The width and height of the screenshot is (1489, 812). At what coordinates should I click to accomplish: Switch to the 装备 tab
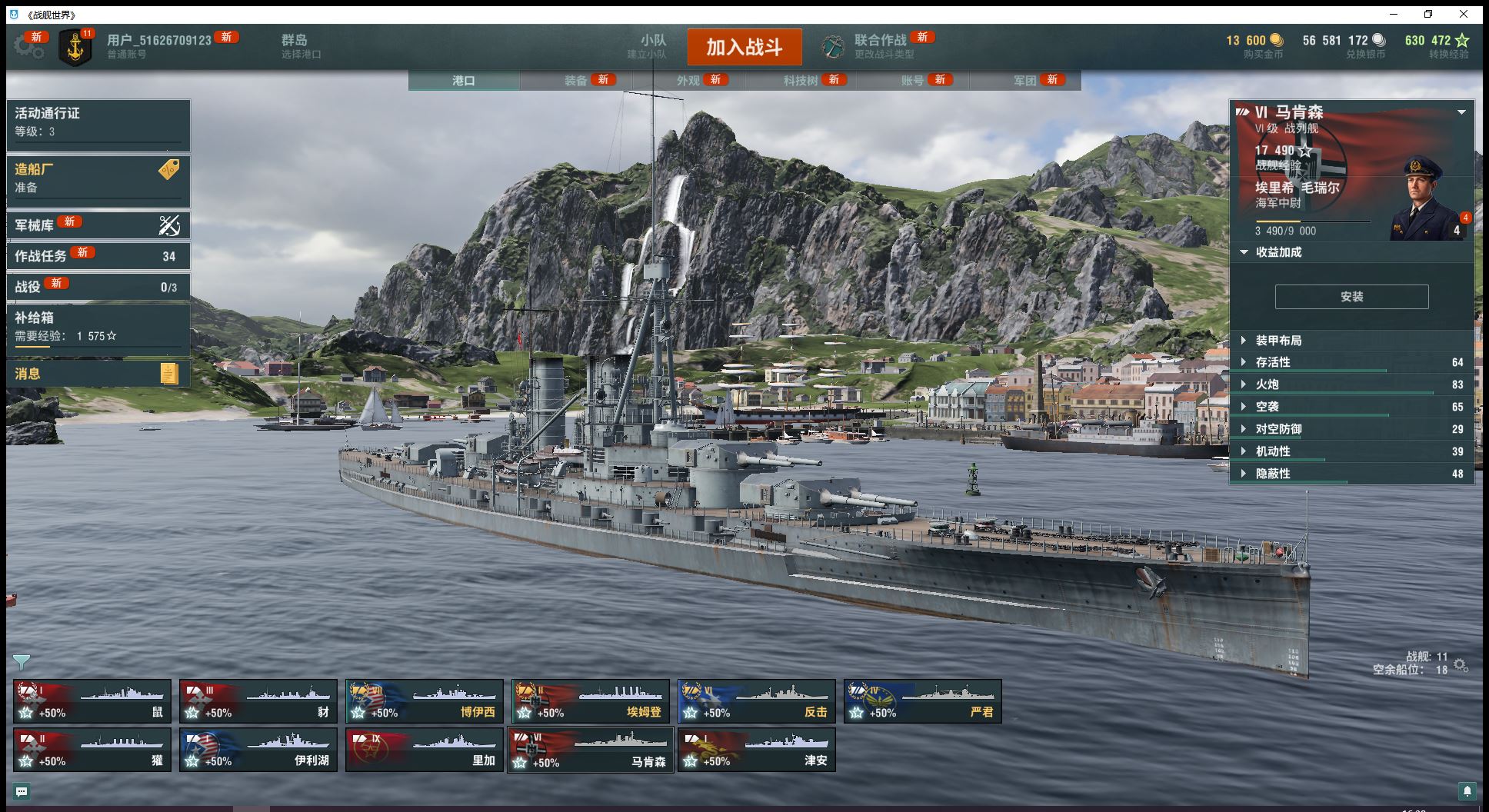point(576,80)
